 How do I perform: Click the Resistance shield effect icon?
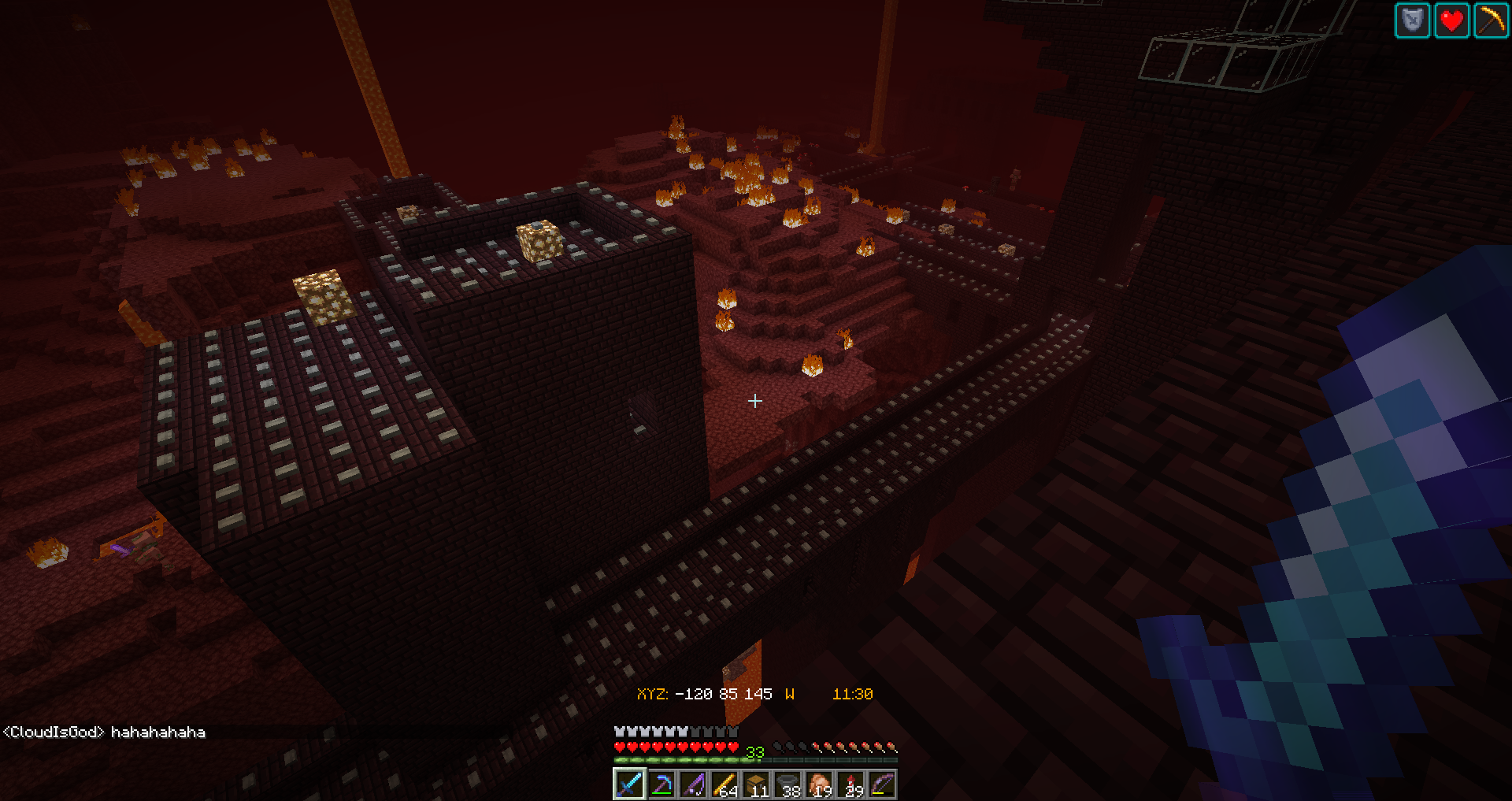point(1412,20)
